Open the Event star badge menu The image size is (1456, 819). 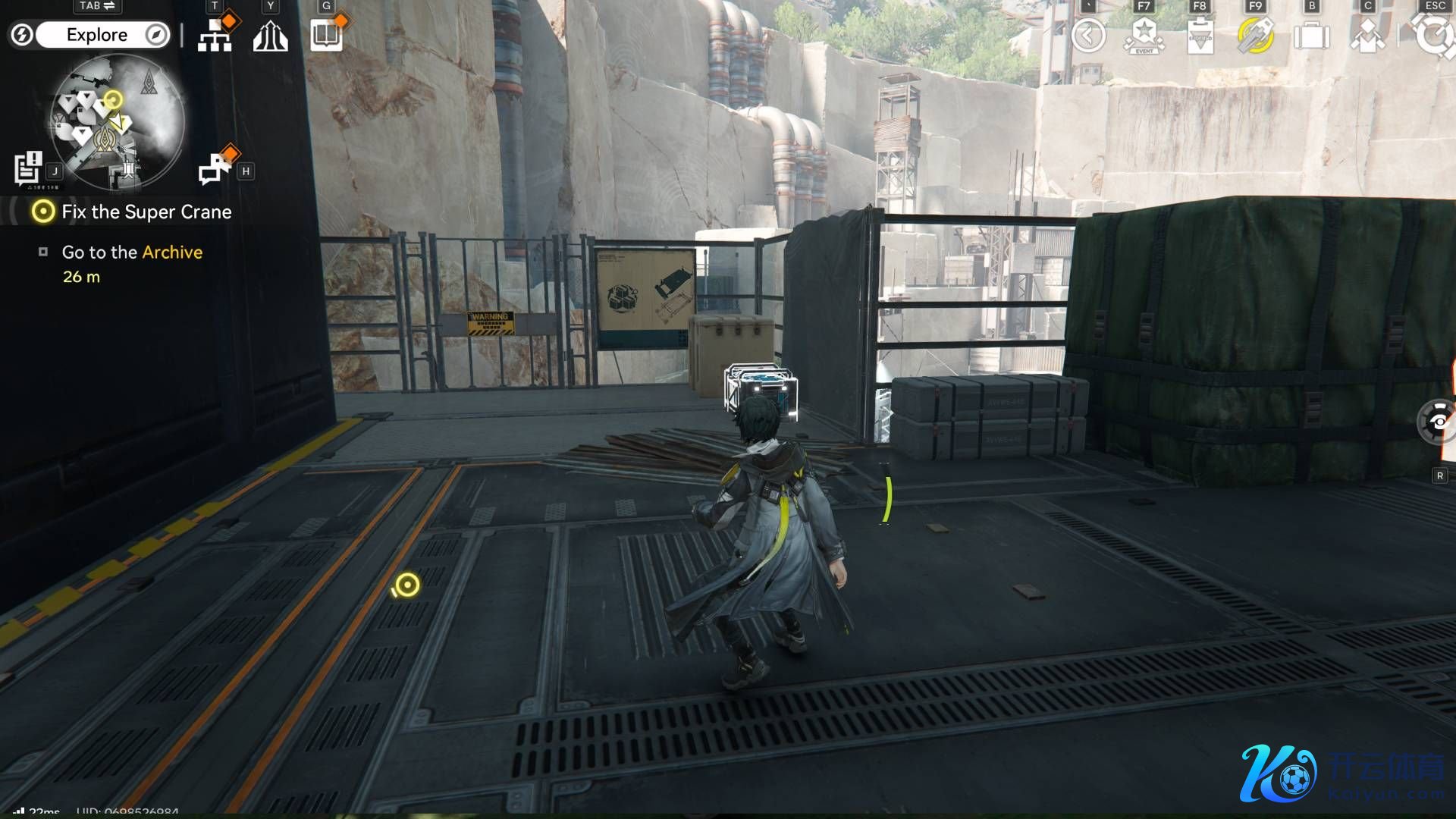click(1144, 36)
